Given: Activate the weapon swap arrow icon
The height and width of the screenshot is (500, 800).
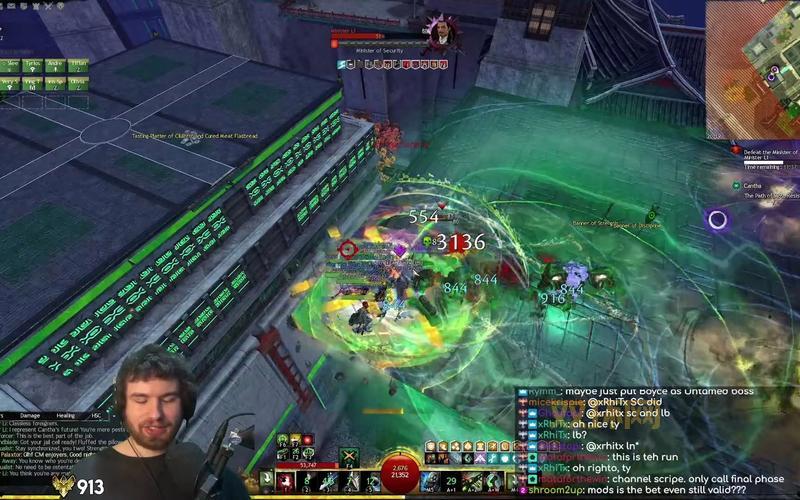Looking at the screenshot, I should (x=267, y=482).
